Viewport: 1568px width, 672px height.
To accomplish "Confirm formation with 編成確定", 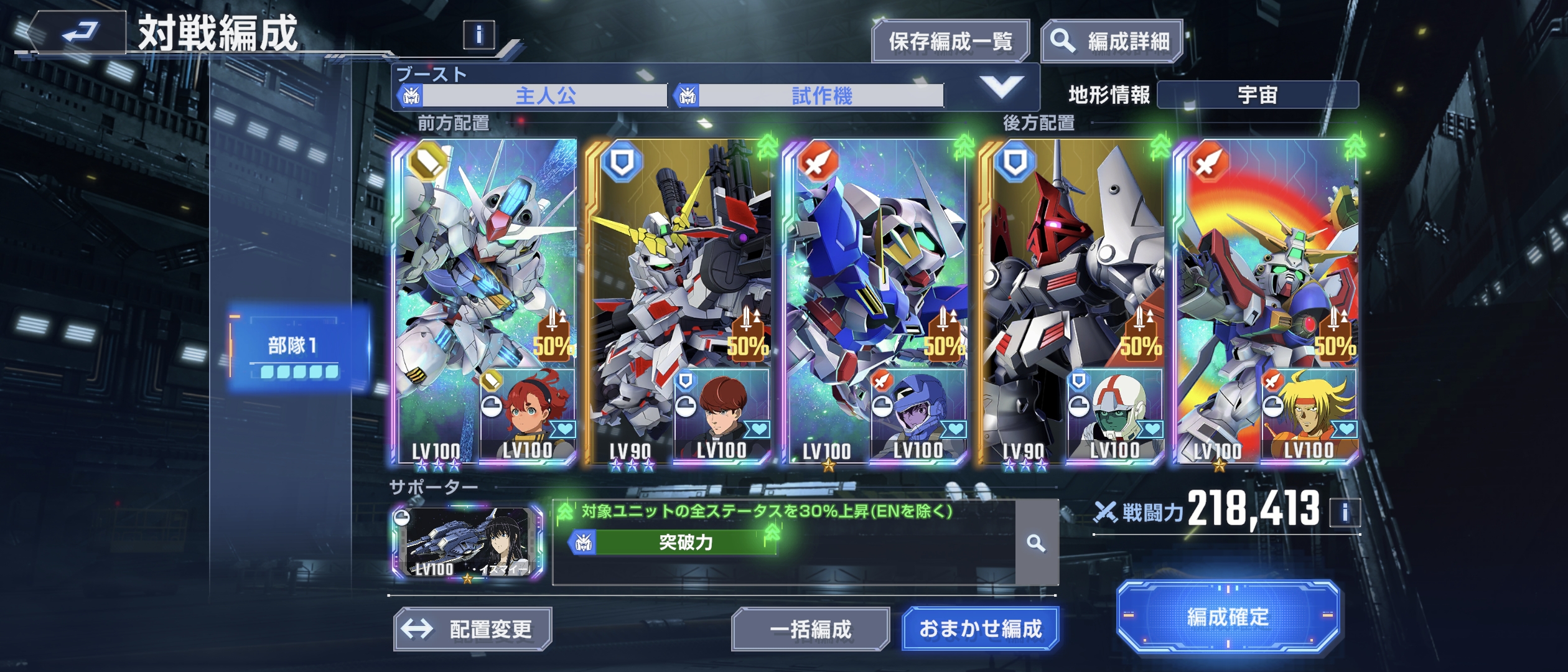I will point(1228,617).
